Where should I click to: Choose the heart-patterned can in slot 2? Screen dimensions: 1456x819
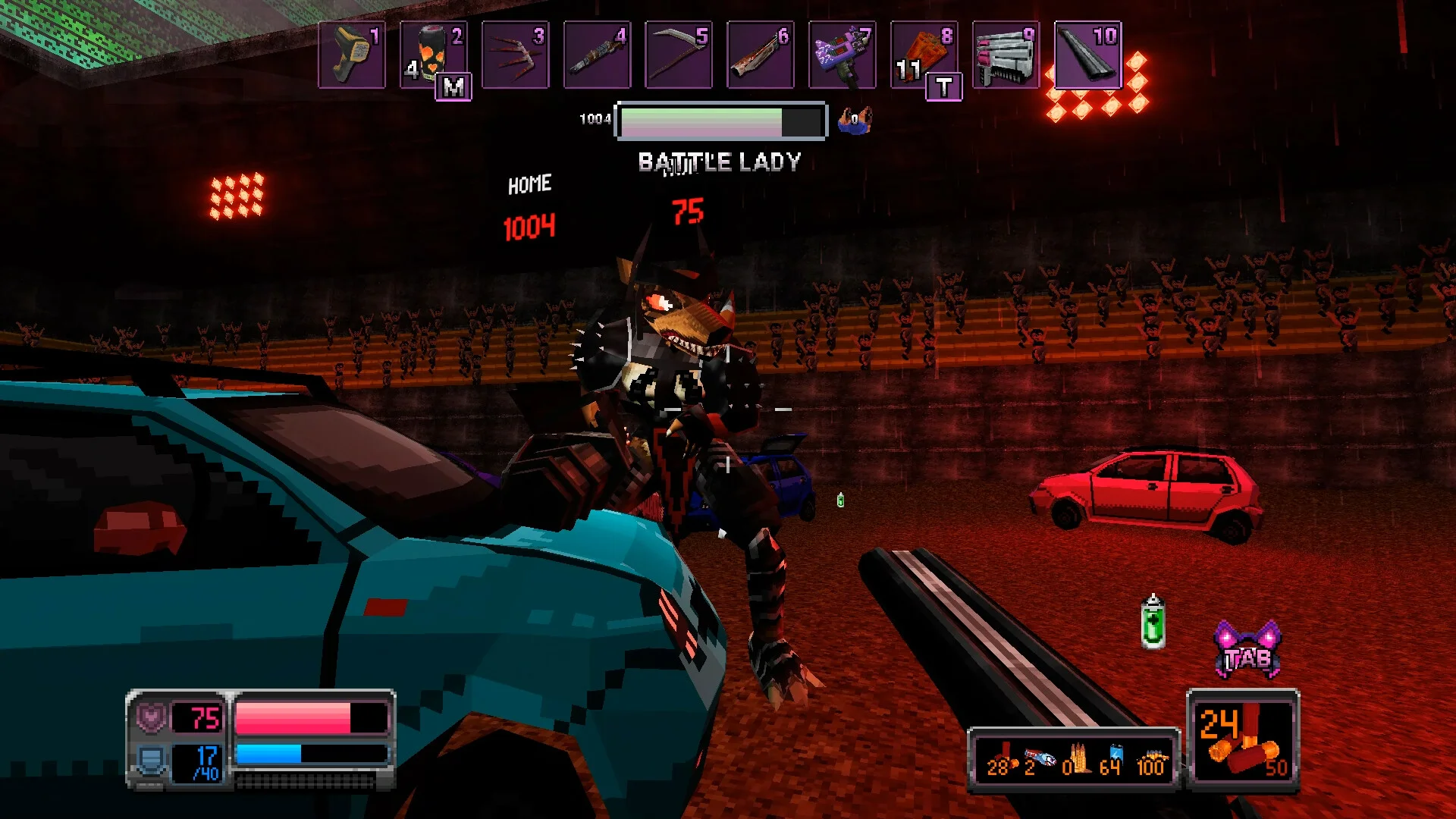[433, 55]
